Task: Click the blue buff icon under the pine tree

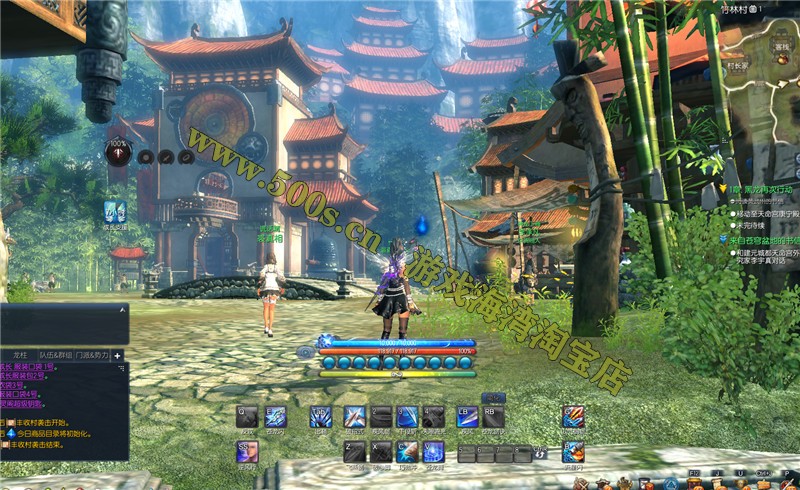Action: (115, 211)
